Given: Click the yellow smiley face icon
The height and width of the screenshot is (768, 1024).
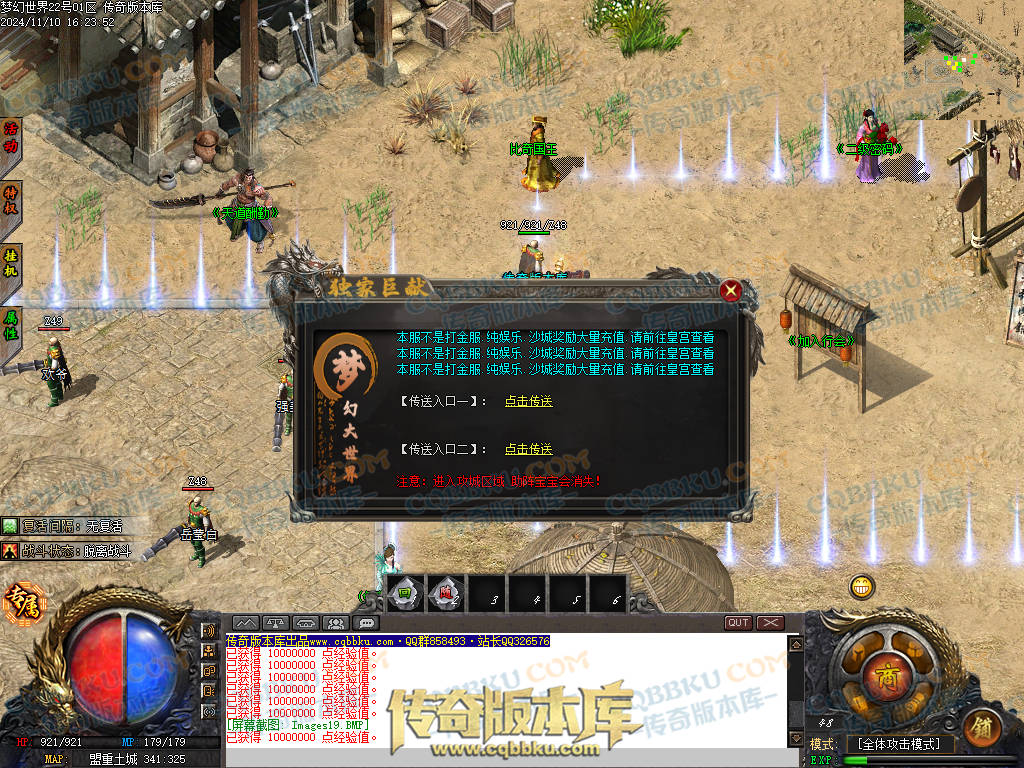Looking at the screenshot, I should [862, 586].
